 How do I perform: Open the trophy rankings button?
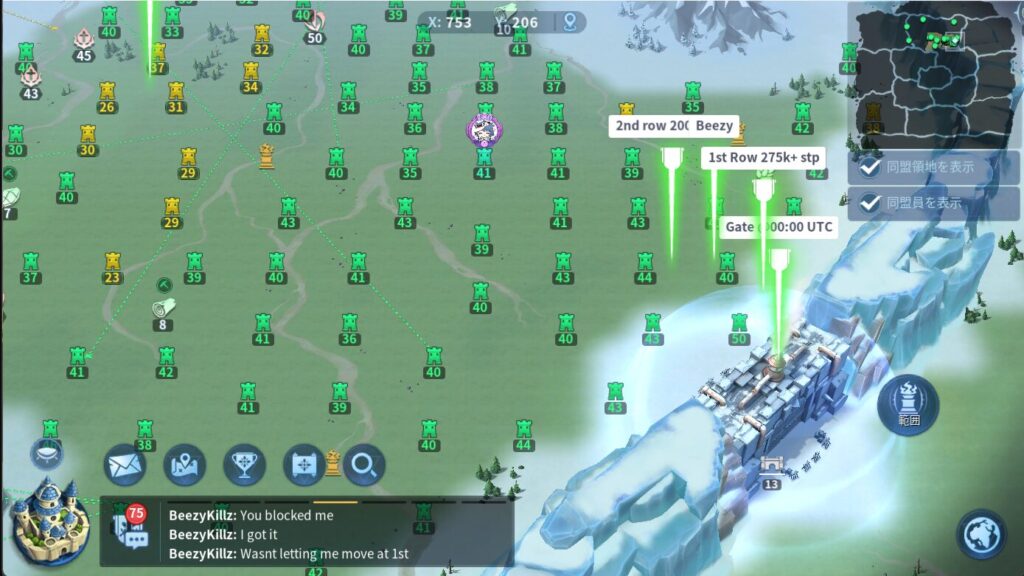pos(244,464)
